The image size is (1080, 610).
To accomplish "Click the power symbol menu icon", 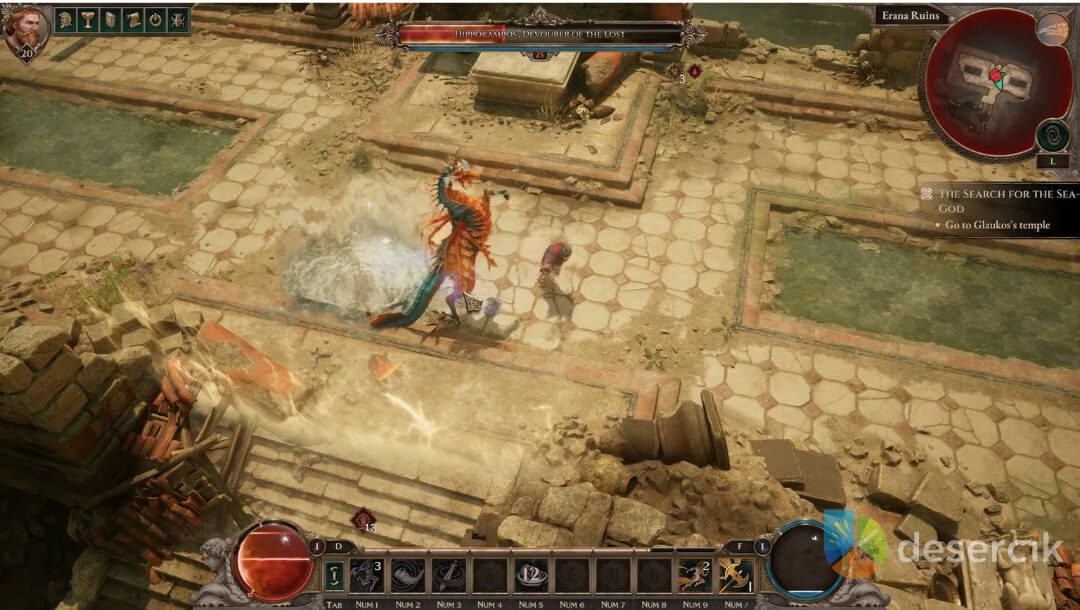I will click(155, 20).
